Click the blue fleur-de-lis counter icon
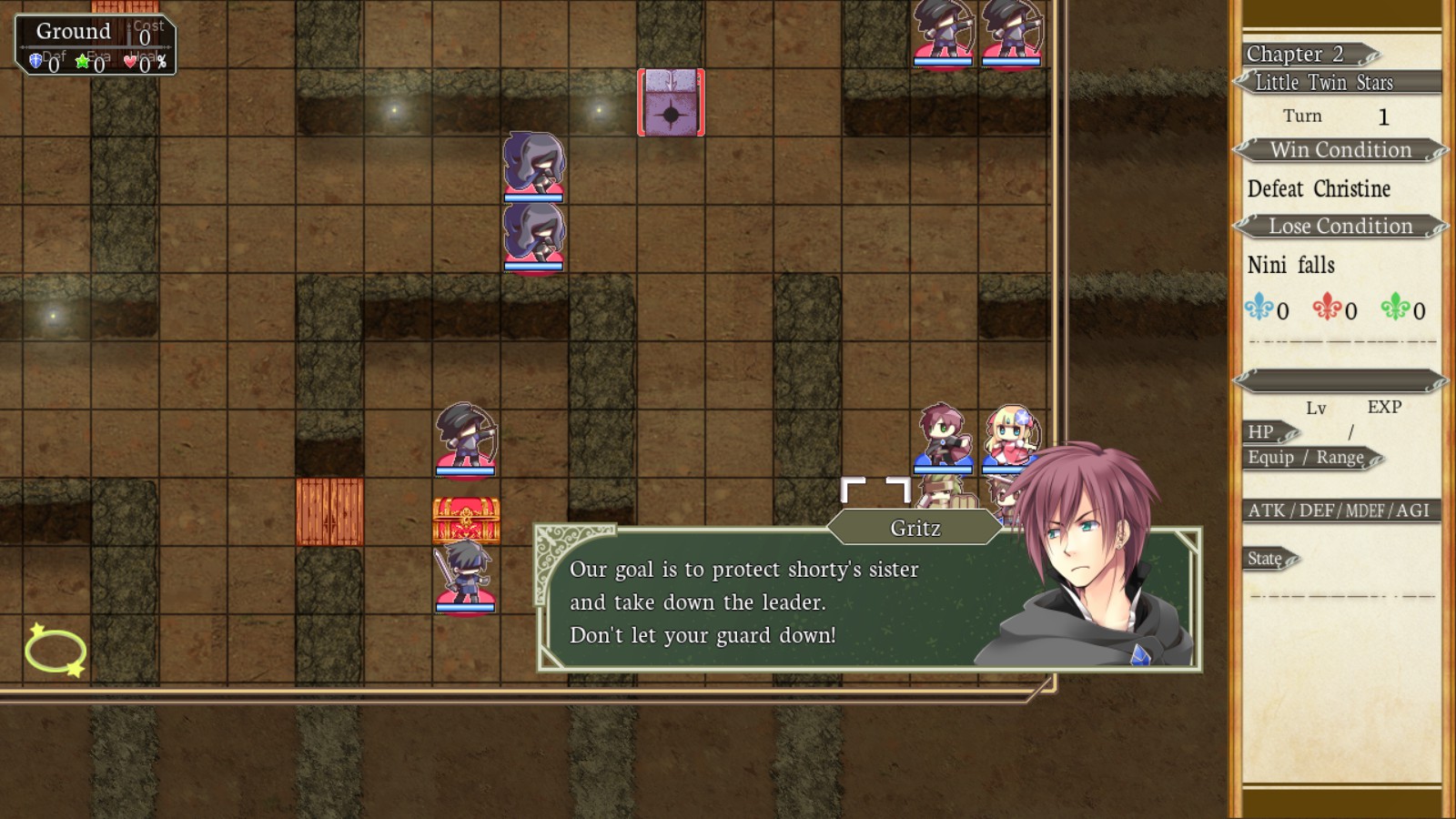1456x819 pixels. pyautogui.click(x=1260, y=310)
